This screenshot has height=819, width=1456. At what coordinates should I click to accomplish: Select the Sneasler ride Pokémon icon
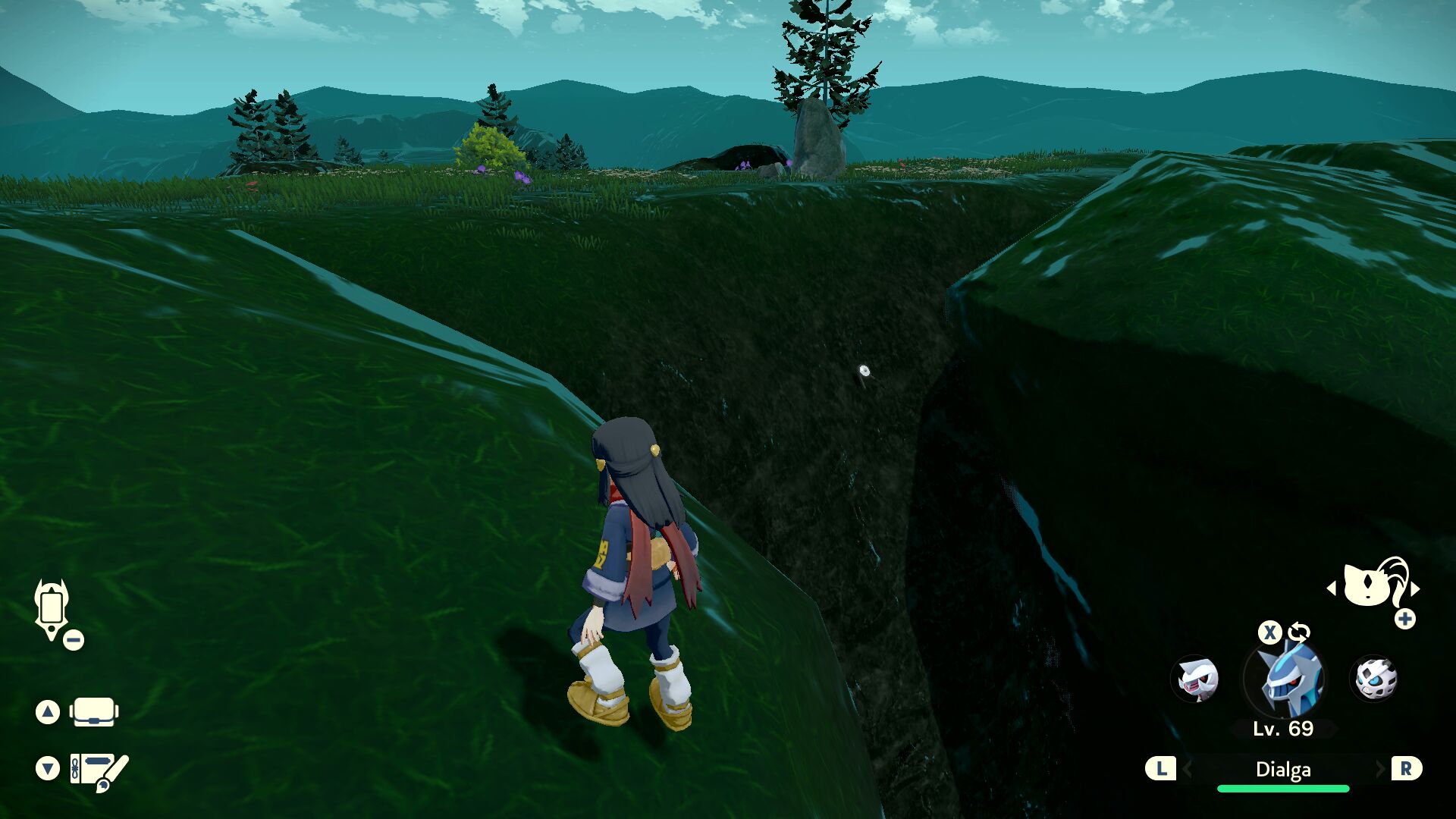[1373, 585]
